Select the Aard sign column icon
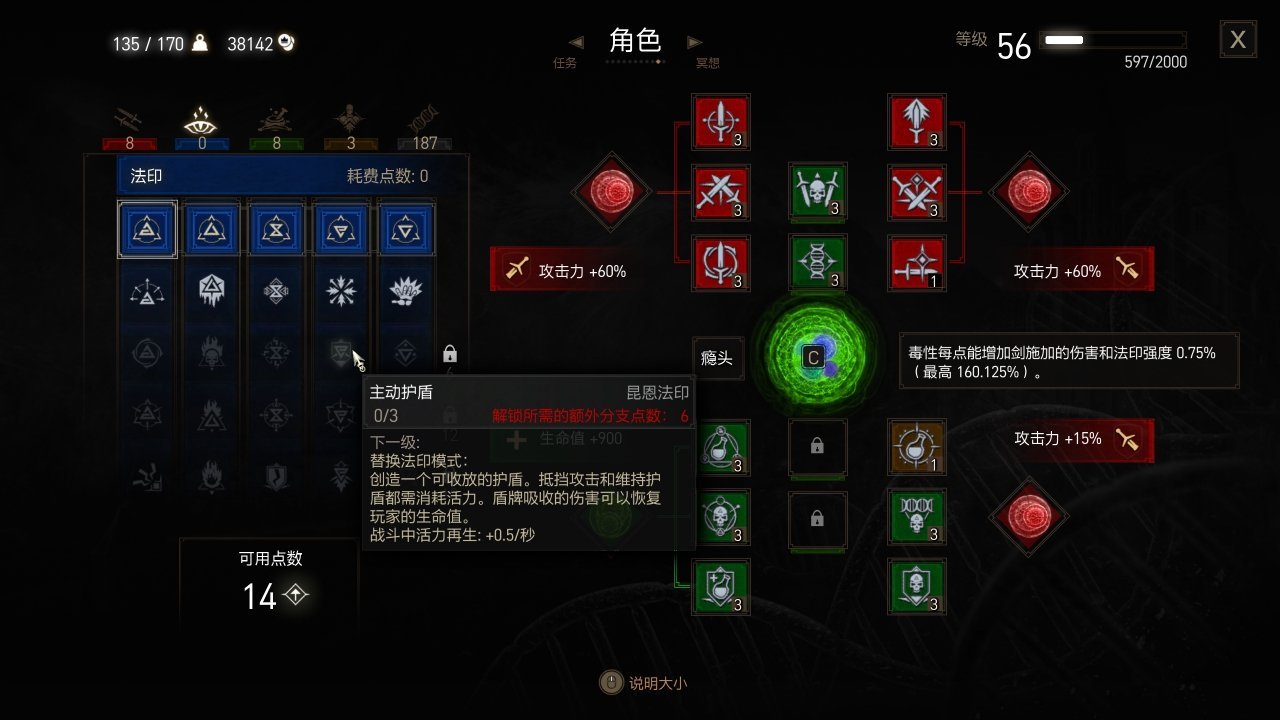The height and width of the screenshot is (720, 1280). point(147,228)
